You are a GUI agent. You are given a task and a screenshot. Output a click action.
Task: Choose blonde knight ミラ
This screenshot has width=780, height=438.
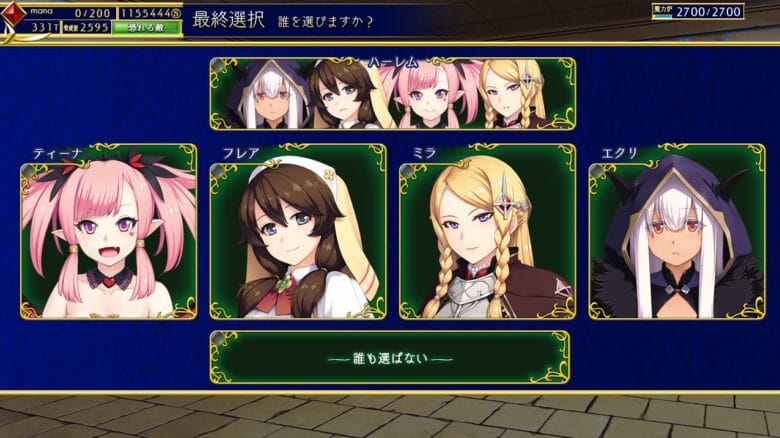click(x=487, y=231)
